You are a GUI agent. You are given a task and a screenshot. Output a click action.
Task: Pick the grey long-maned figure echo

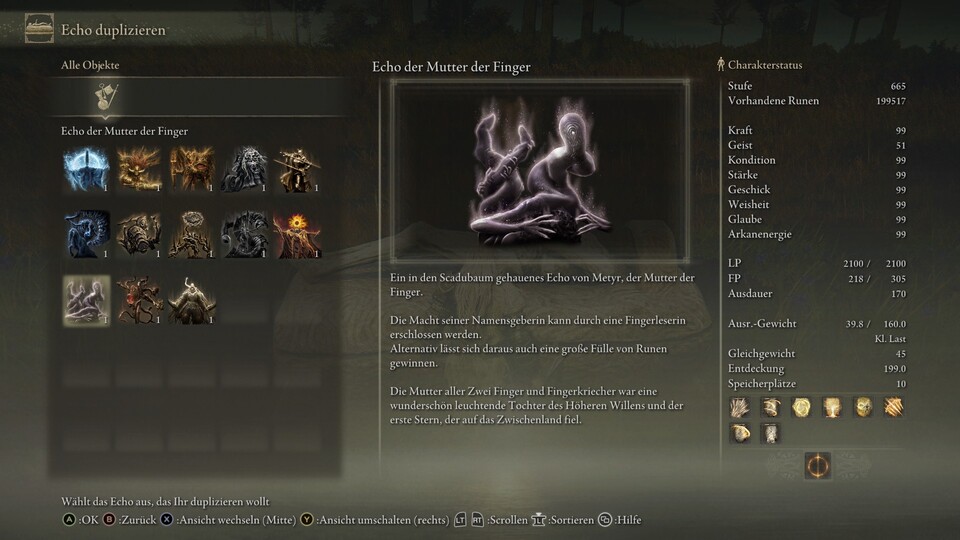click(243, 169)
